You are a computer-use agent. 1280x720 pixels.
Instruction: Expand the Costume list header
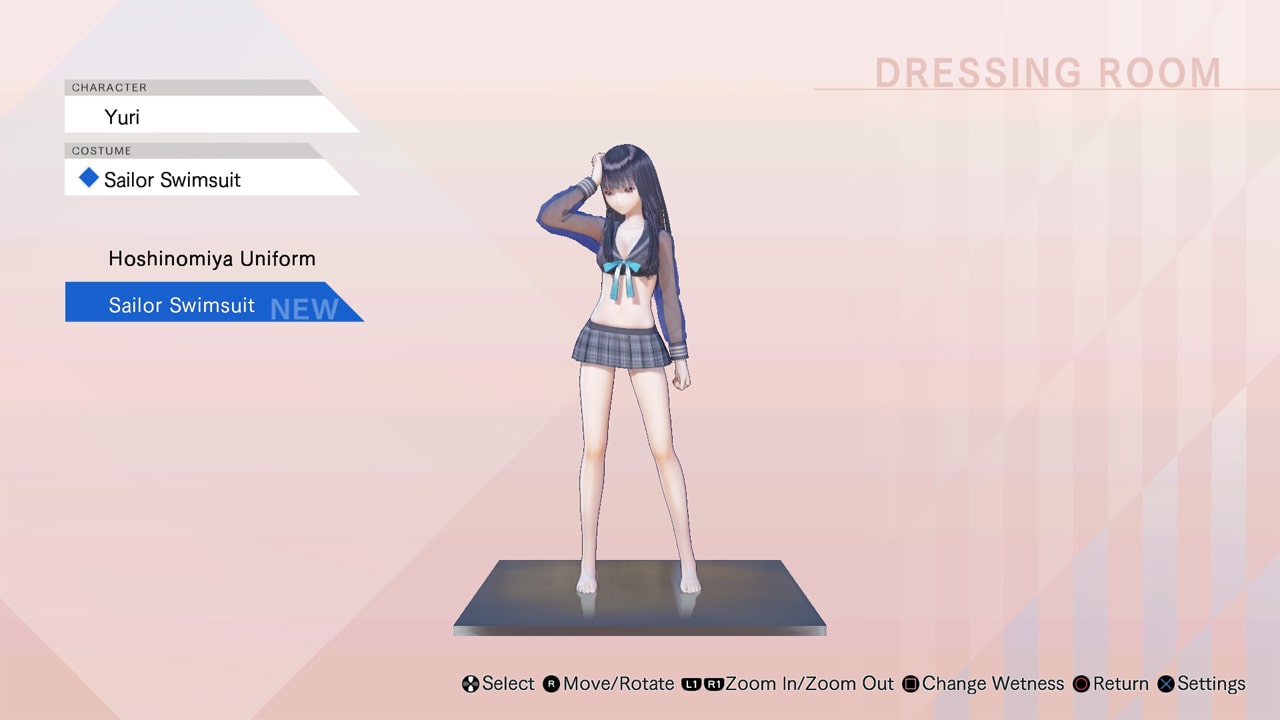click(x=100, y=151)
